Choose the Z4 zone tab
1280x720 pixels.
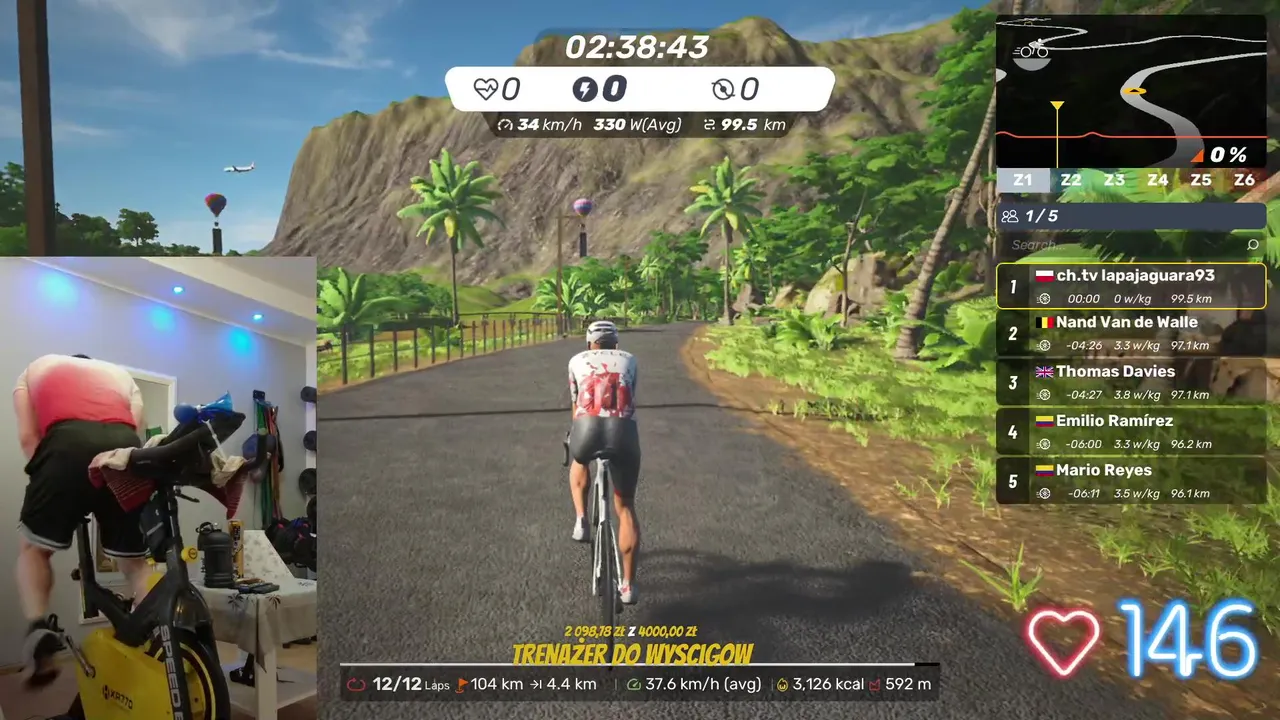click(x=1158, y=180)
